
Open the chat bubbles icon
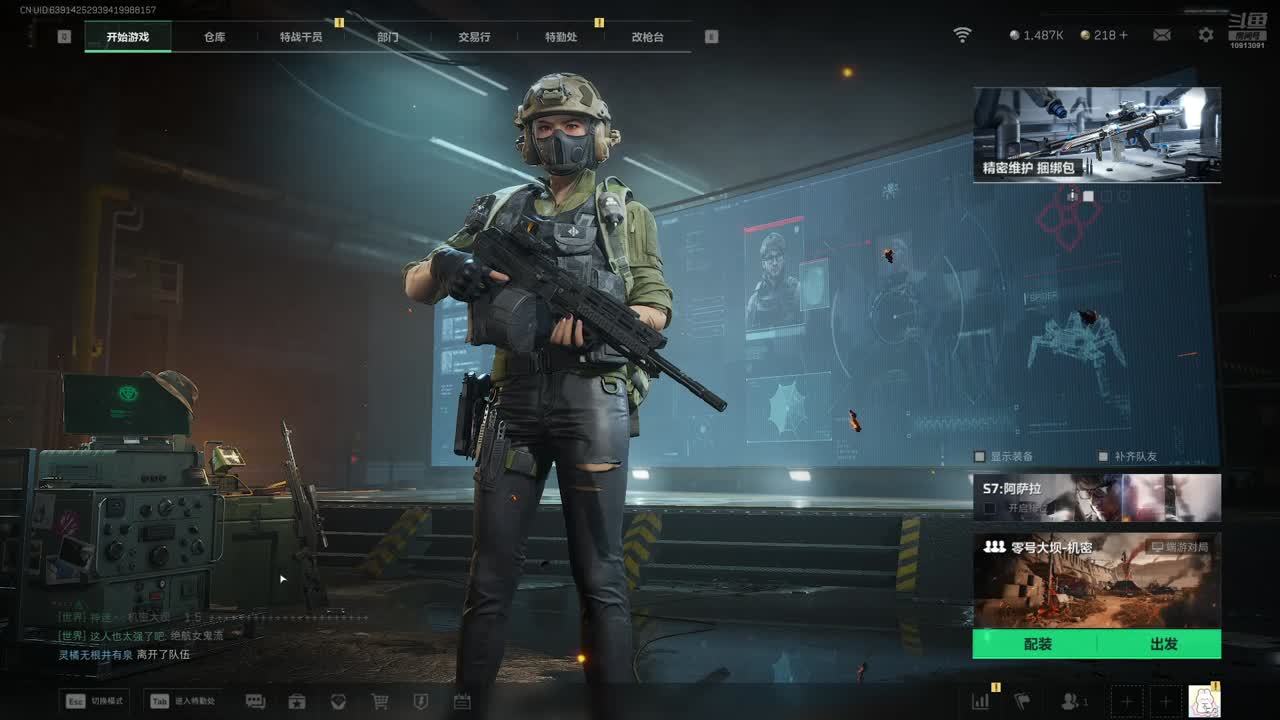coord(255,702)
